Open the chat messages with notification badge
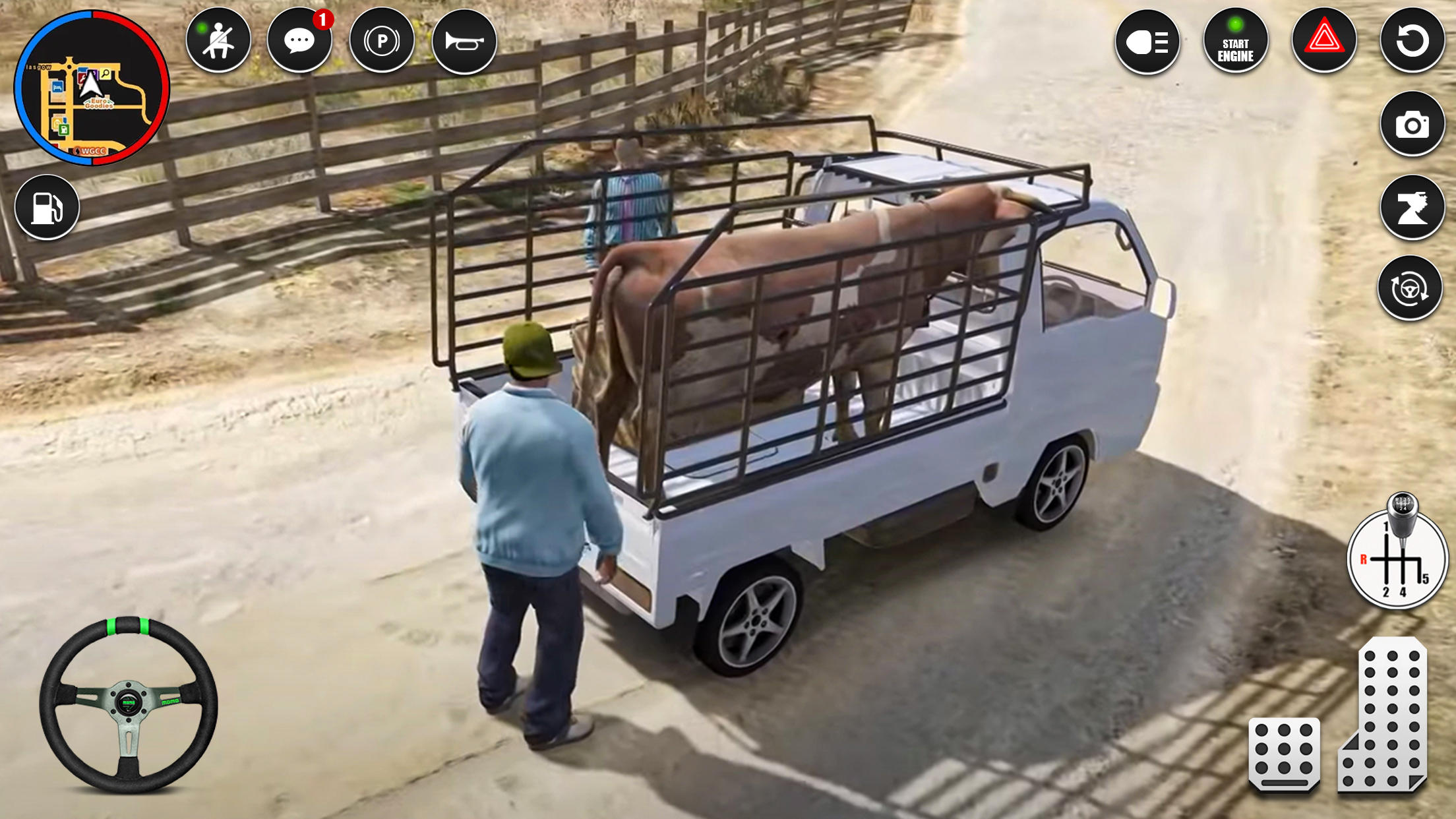The height and width of the screenshot is (819, 1456). click(x=300, y=40)
